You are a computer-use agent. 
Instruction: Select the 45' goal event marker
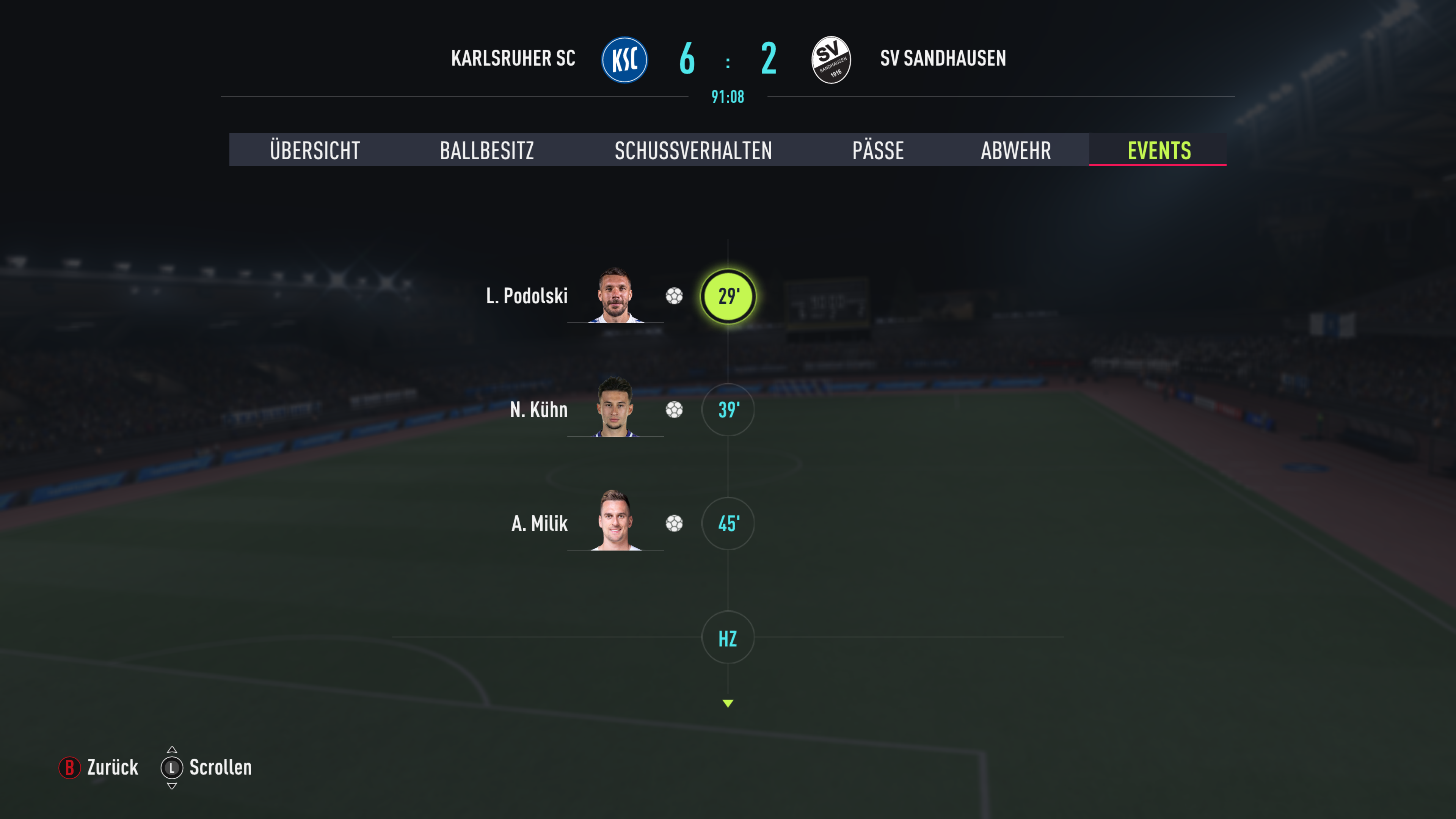point(728,523)
